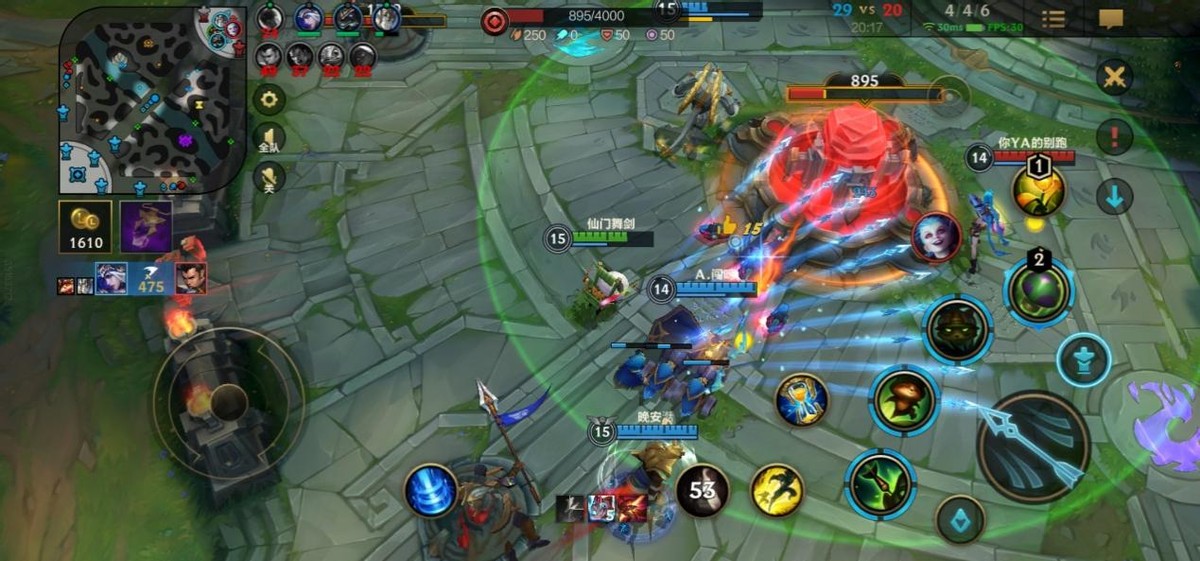
Task: Open the shop via the gold counter
Action: point(85,227)
